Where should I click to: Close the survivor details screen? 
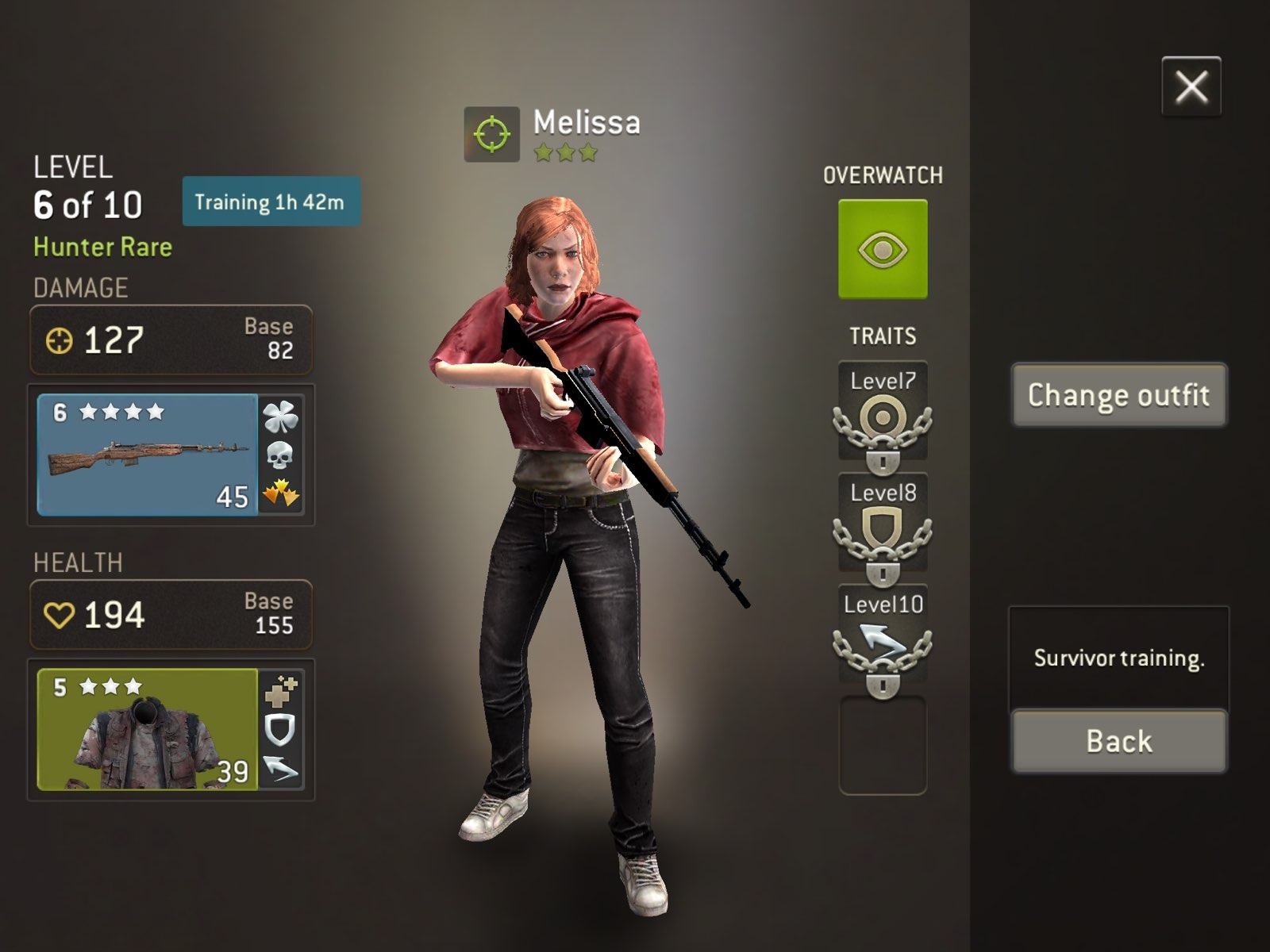click(1191, 86)
